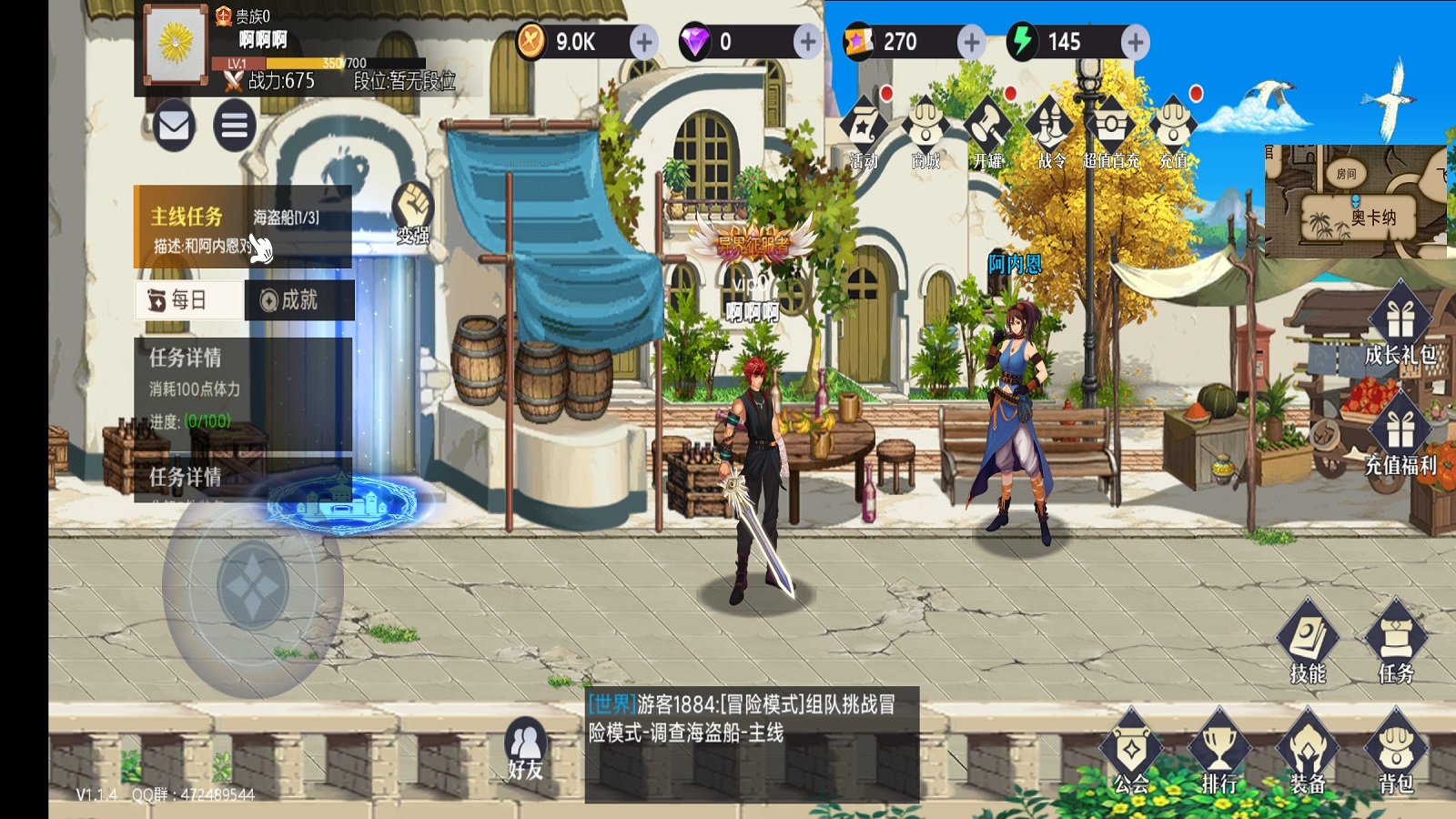The width and height of the screenshot is (1456, 819).
Task: Open the 充值福利 recharge benefits gift
Action: [x=1400, y=440]
